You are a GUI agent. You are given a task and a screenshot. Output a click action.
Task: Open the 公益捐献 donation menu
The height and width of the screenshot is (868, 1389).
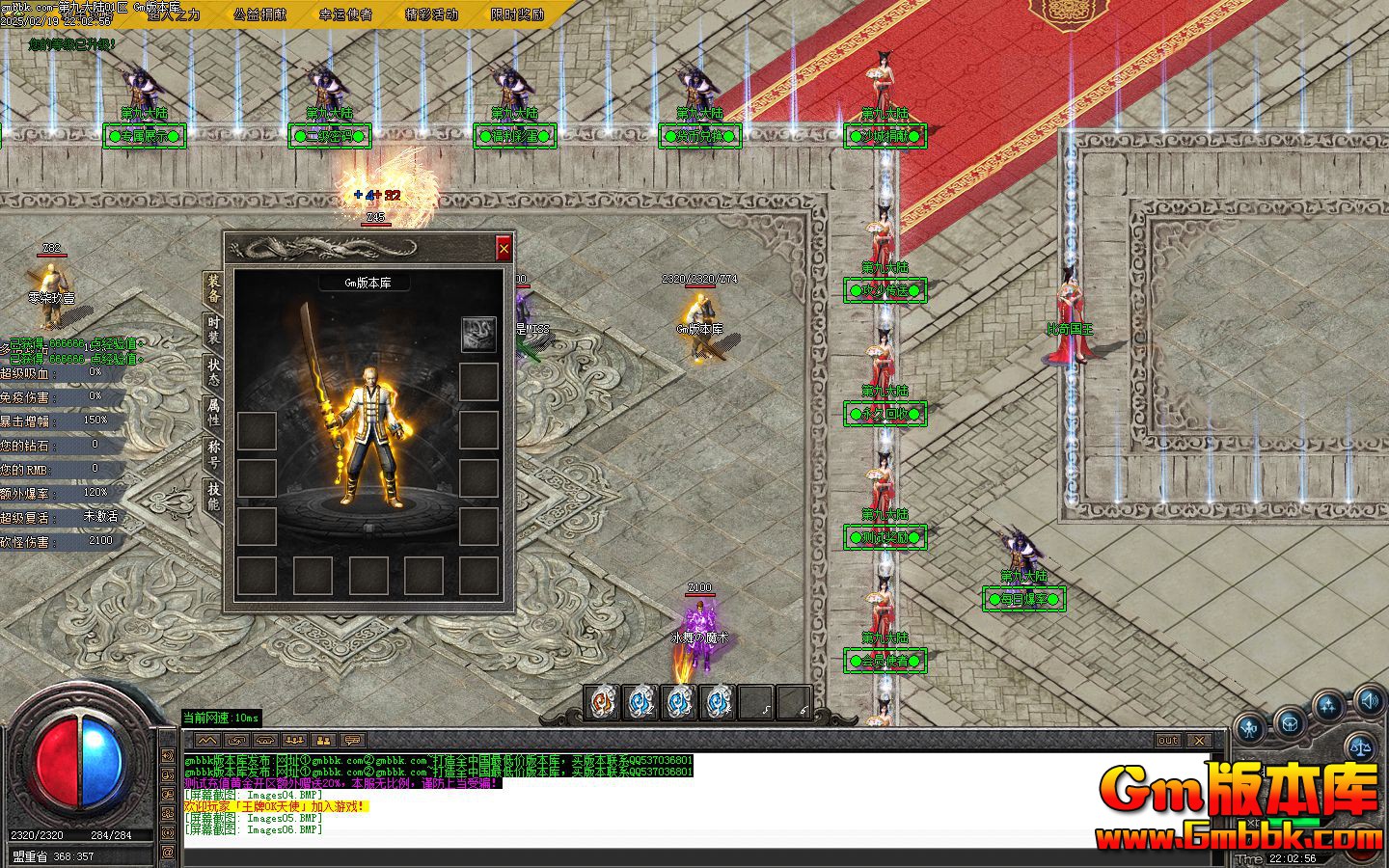click(x=259, y=14)
